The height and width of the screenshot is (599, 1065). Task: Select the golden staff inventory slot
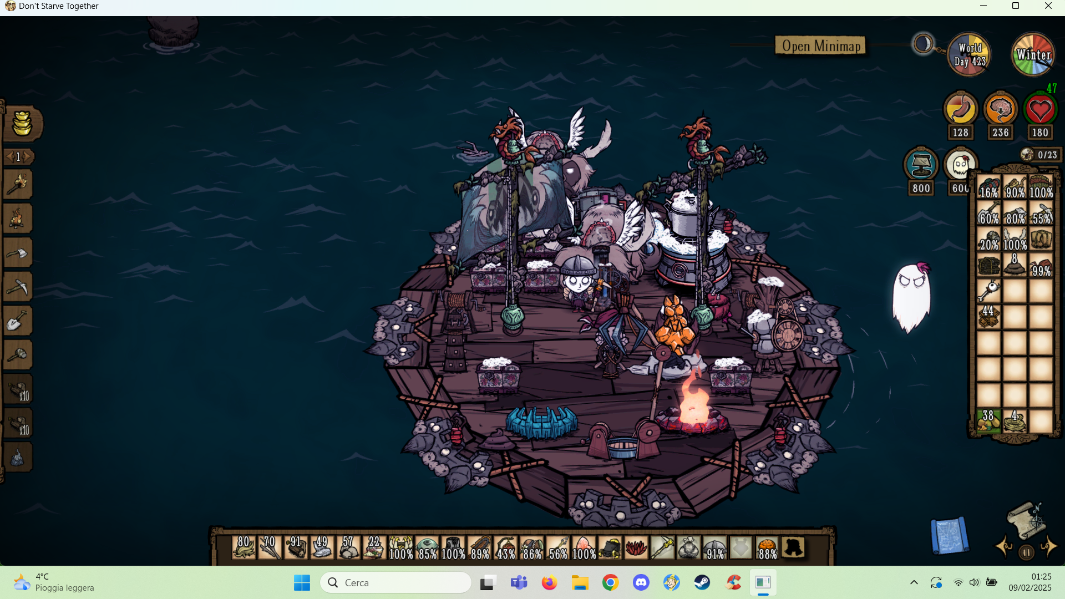(x=662, y=547)
